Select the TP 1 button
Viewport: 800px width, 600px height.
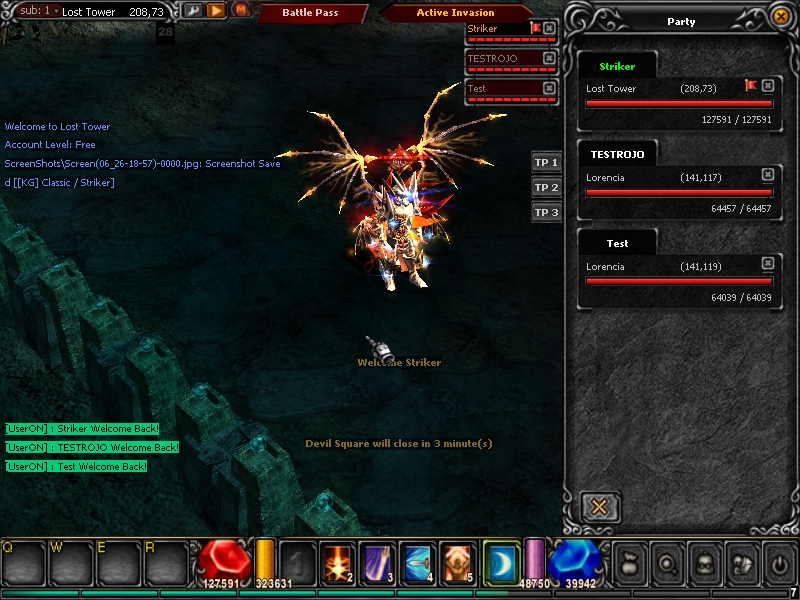(546, 162)
